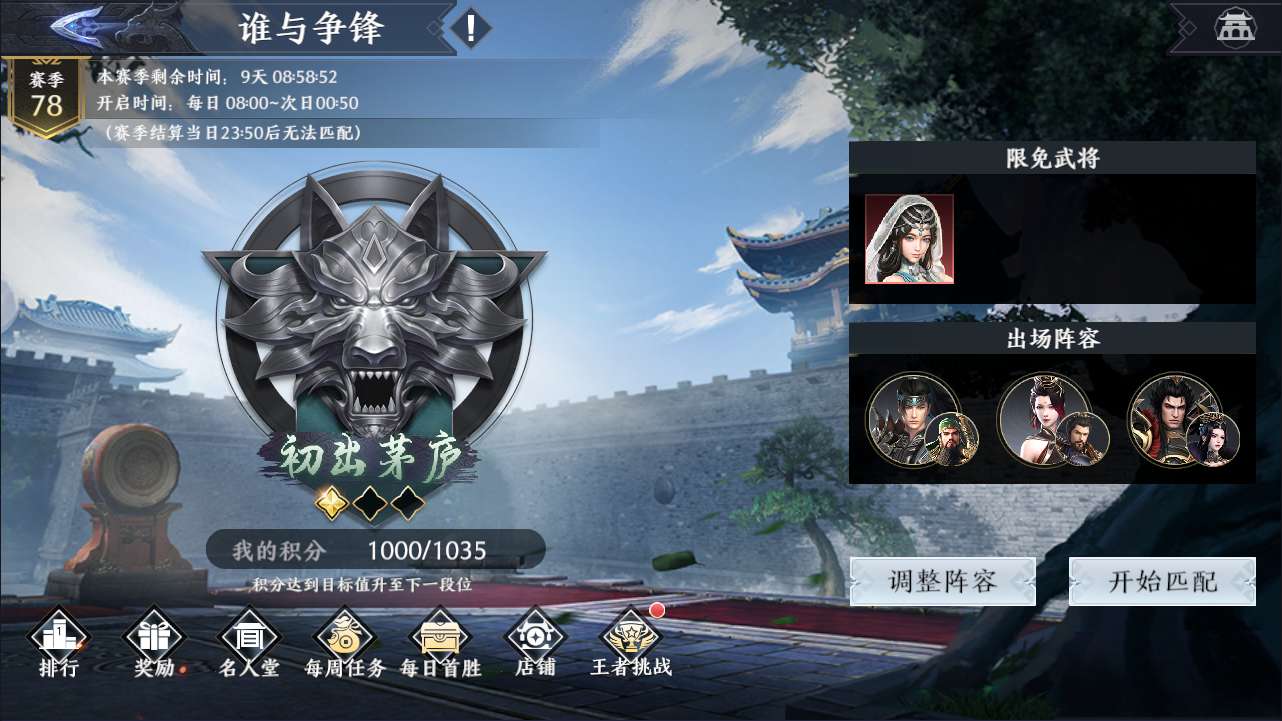Image resolution: width=1282 pixels, height=721 pixels.
Task: Select the free-trial hero portrait
Action: [909, 239]
